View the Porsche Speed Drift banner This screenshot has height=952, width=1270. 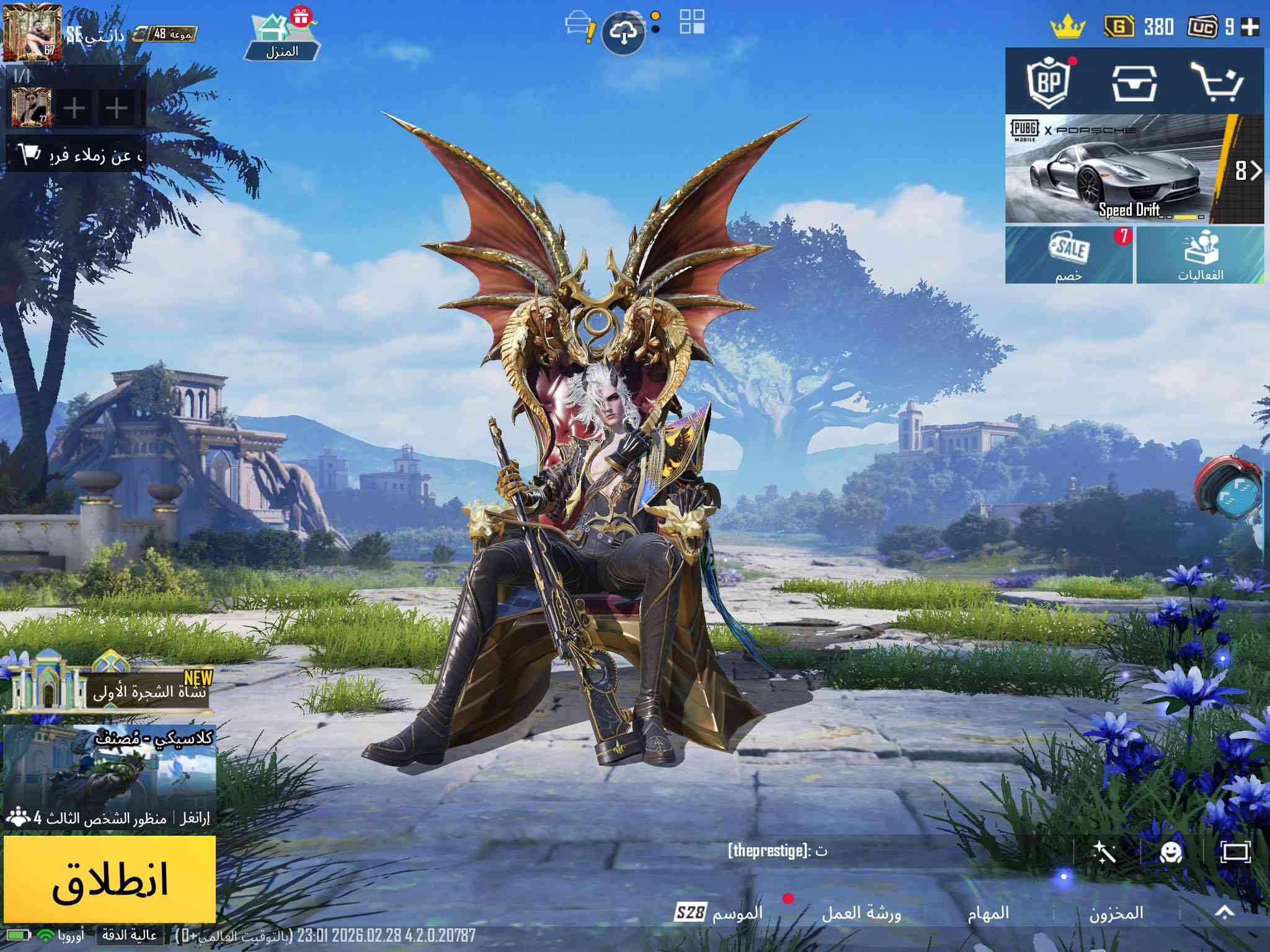tap(1116, 169)
